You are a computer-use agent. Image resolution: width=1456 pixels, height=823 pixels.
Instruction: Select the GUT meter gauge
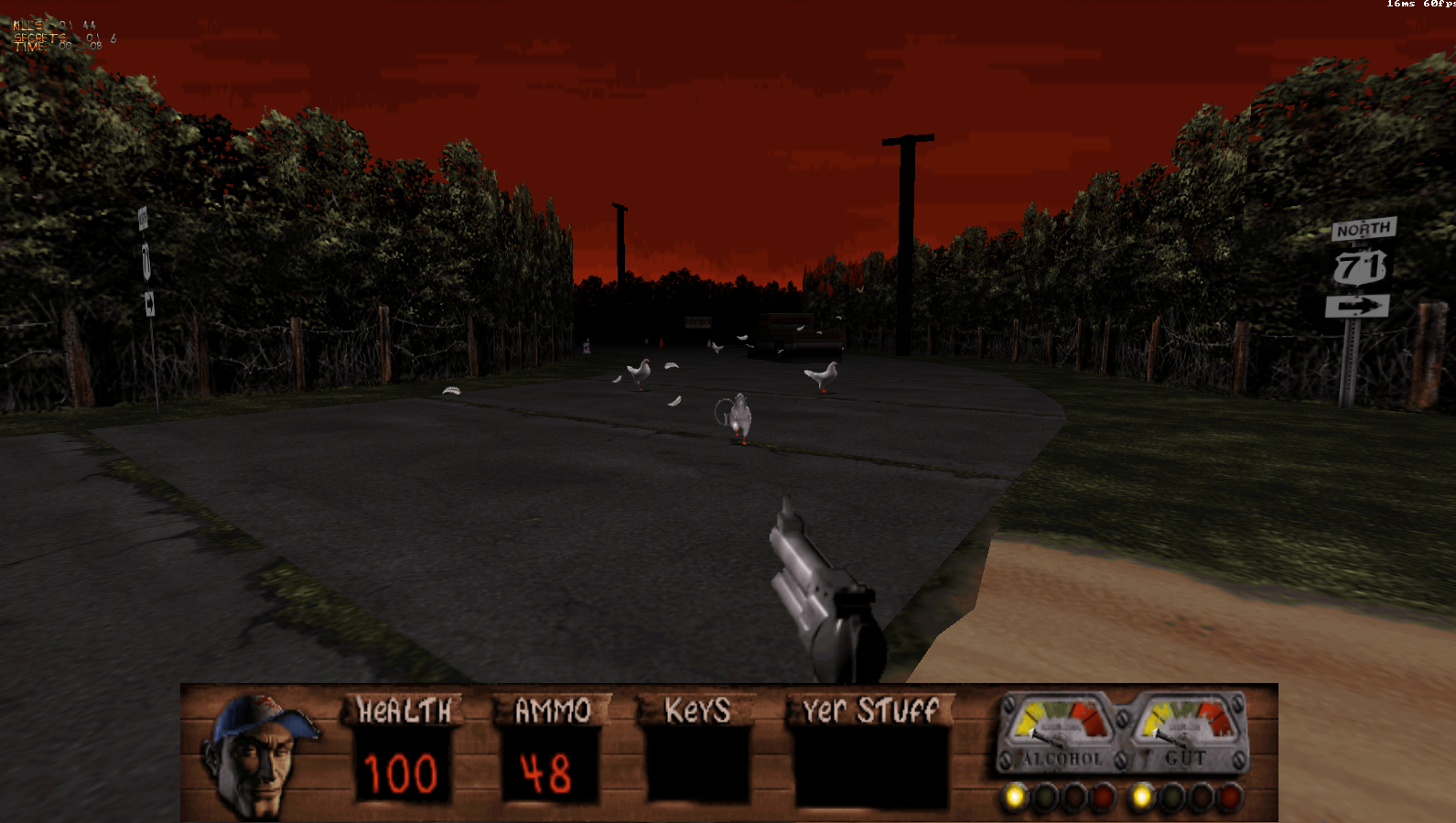[x=1190, y=728]
